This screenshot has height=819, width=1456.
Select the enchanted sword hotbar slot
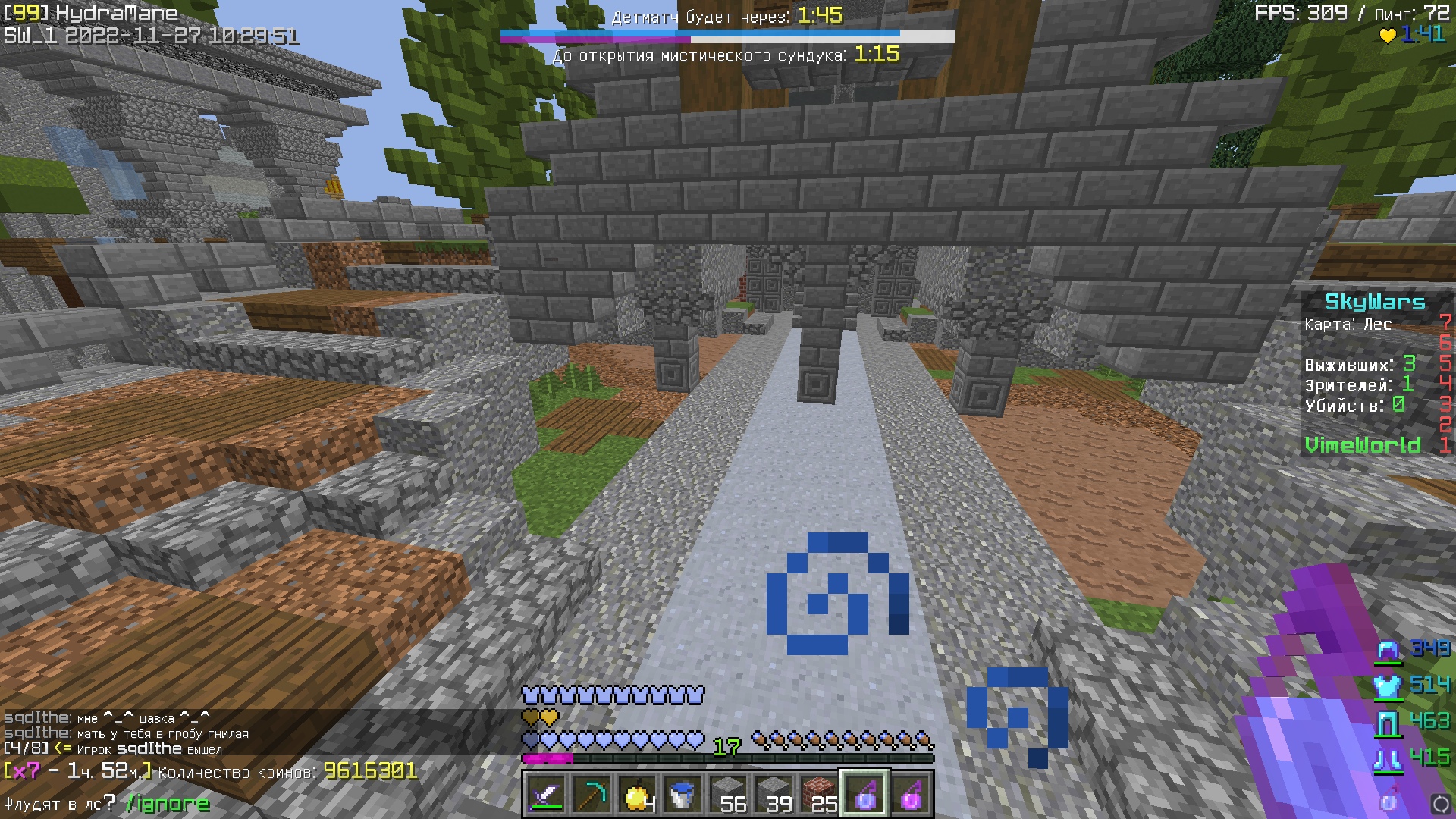coord(546,794)
